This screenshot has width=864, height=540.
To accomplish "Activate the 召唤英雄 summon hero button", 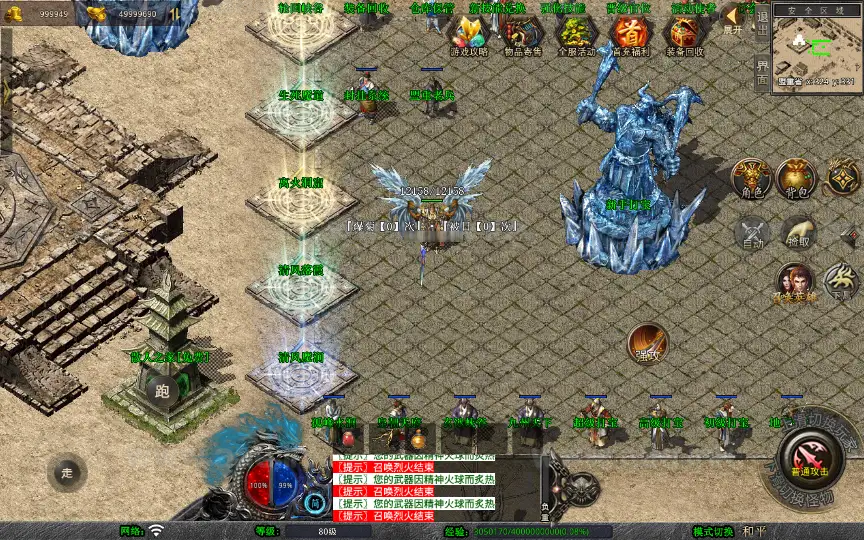I will click(794, 282).
